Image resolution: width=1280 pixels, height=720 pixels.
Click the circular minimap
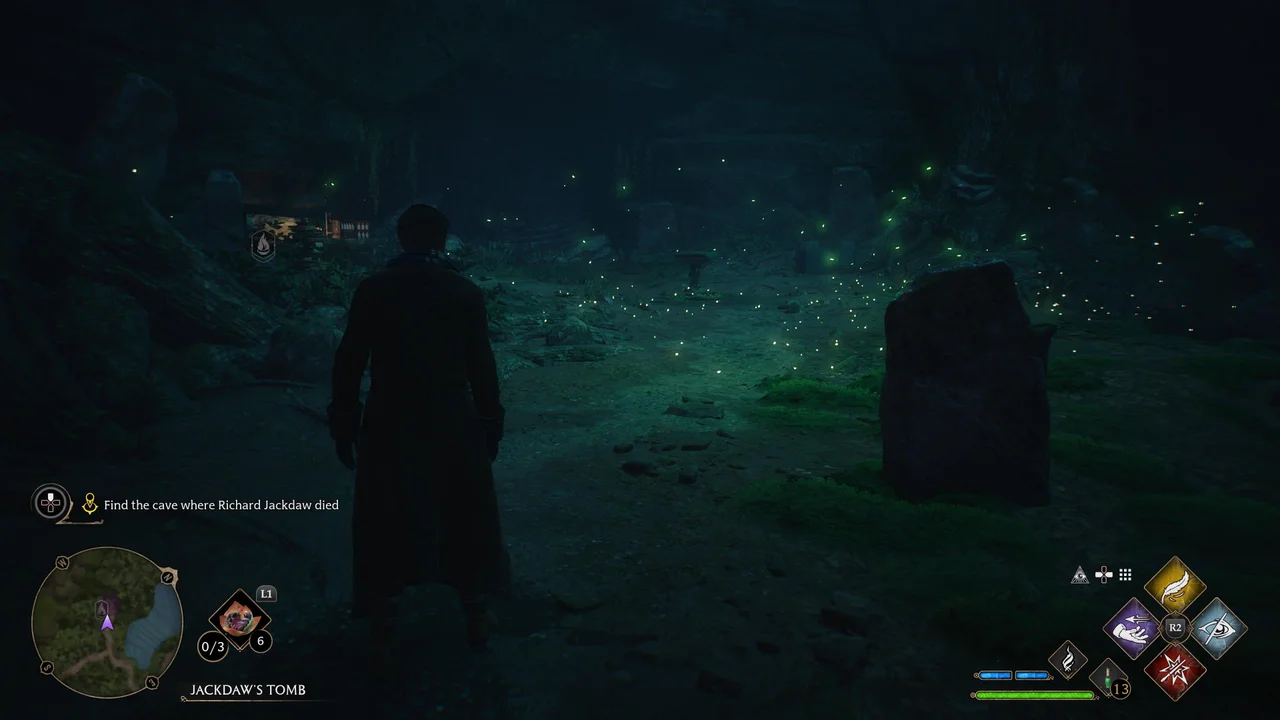(107, 622)
